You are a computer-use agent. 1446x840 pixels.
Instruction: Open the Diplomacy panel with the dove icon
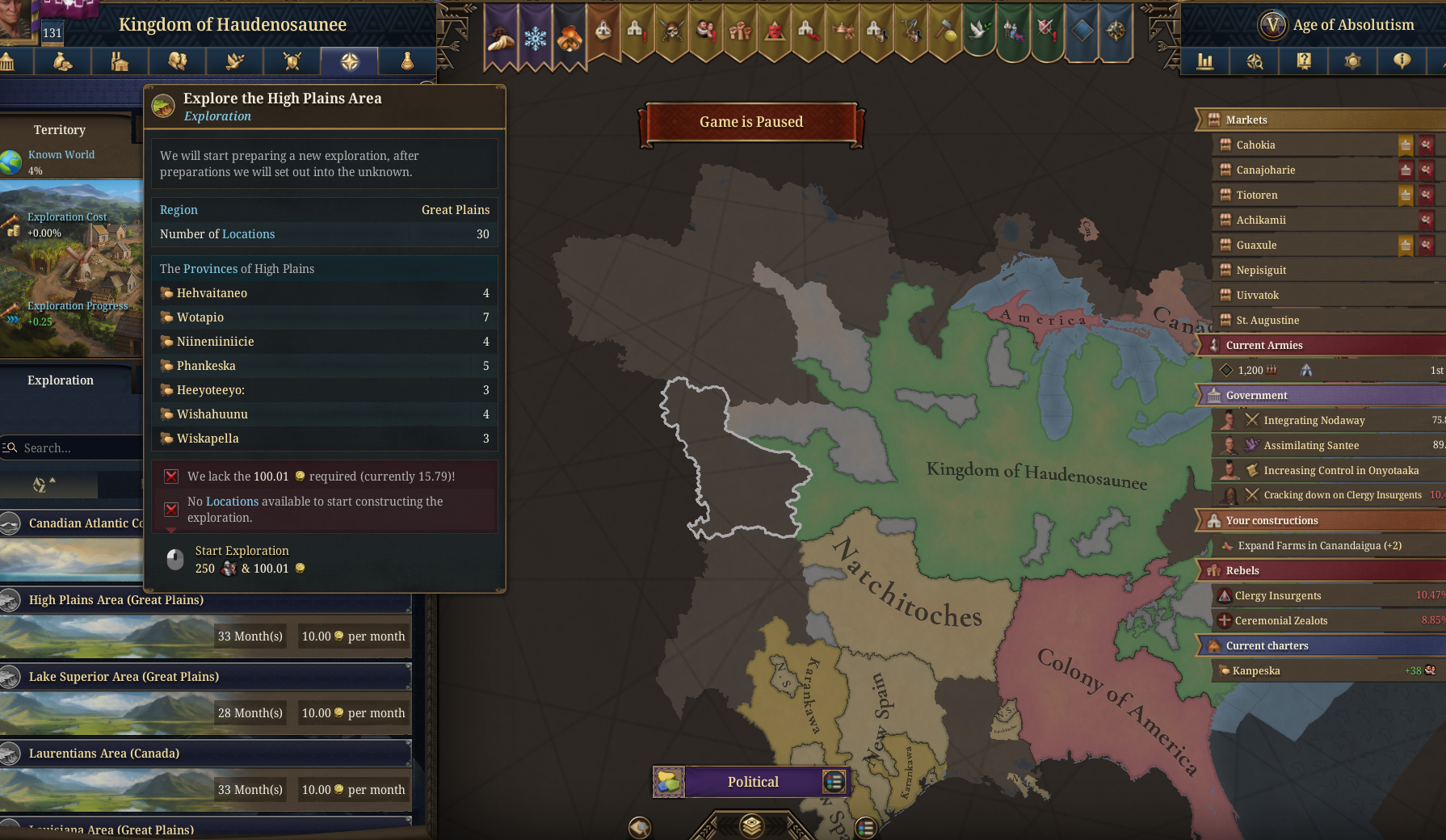(234, 61)
